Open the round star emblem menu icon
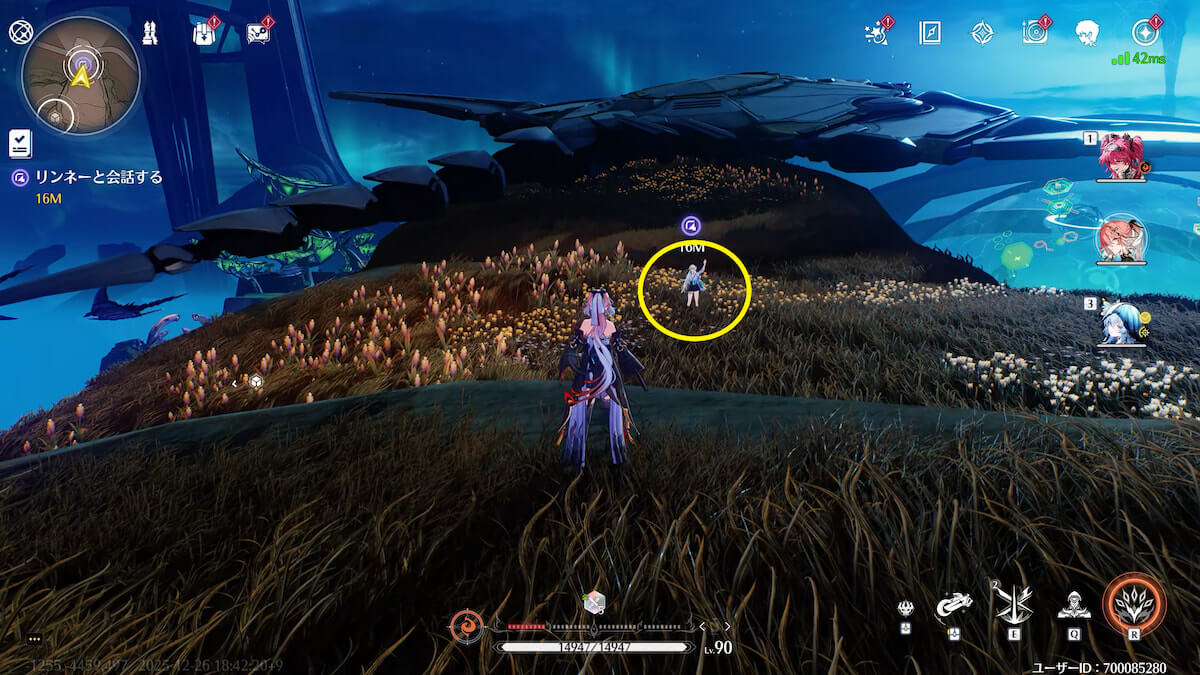This screenshot has height=675, width=1200. pyautogui.click(x=1145, y=32)
